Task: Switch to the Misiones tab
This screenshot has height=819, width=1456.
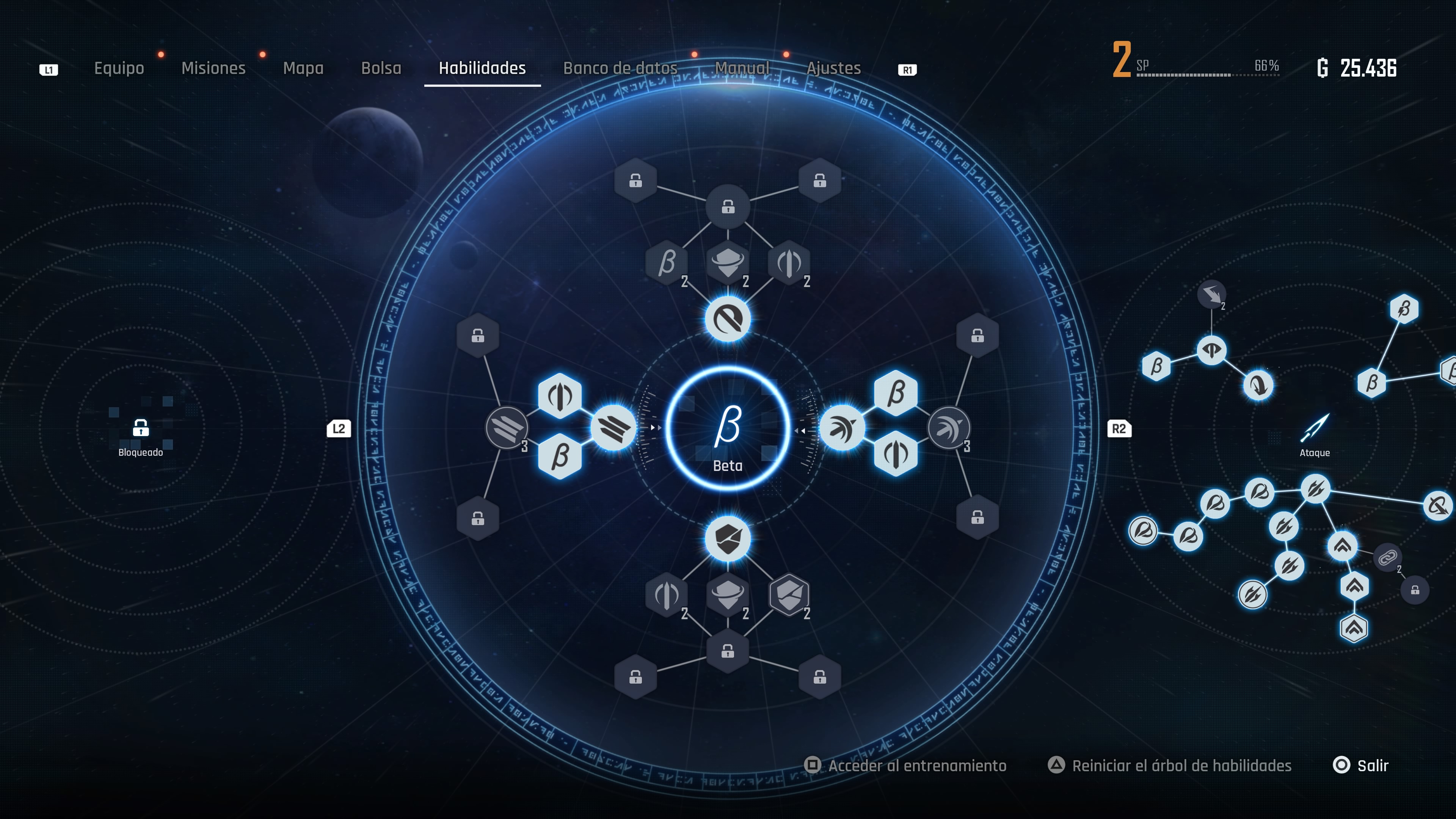Action: point(213,68)
